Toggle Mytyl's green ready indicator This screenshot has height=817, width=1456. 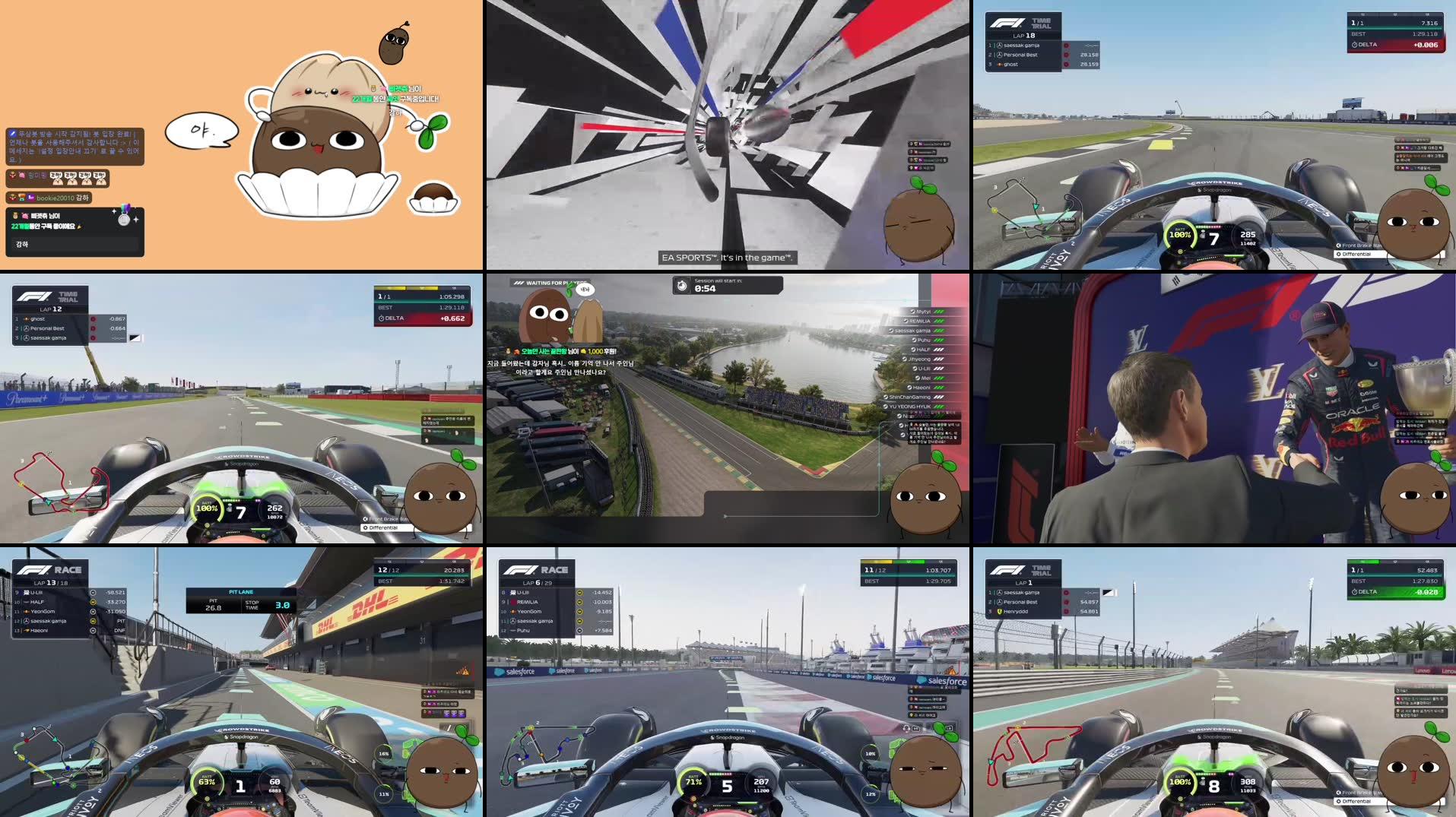939,312
